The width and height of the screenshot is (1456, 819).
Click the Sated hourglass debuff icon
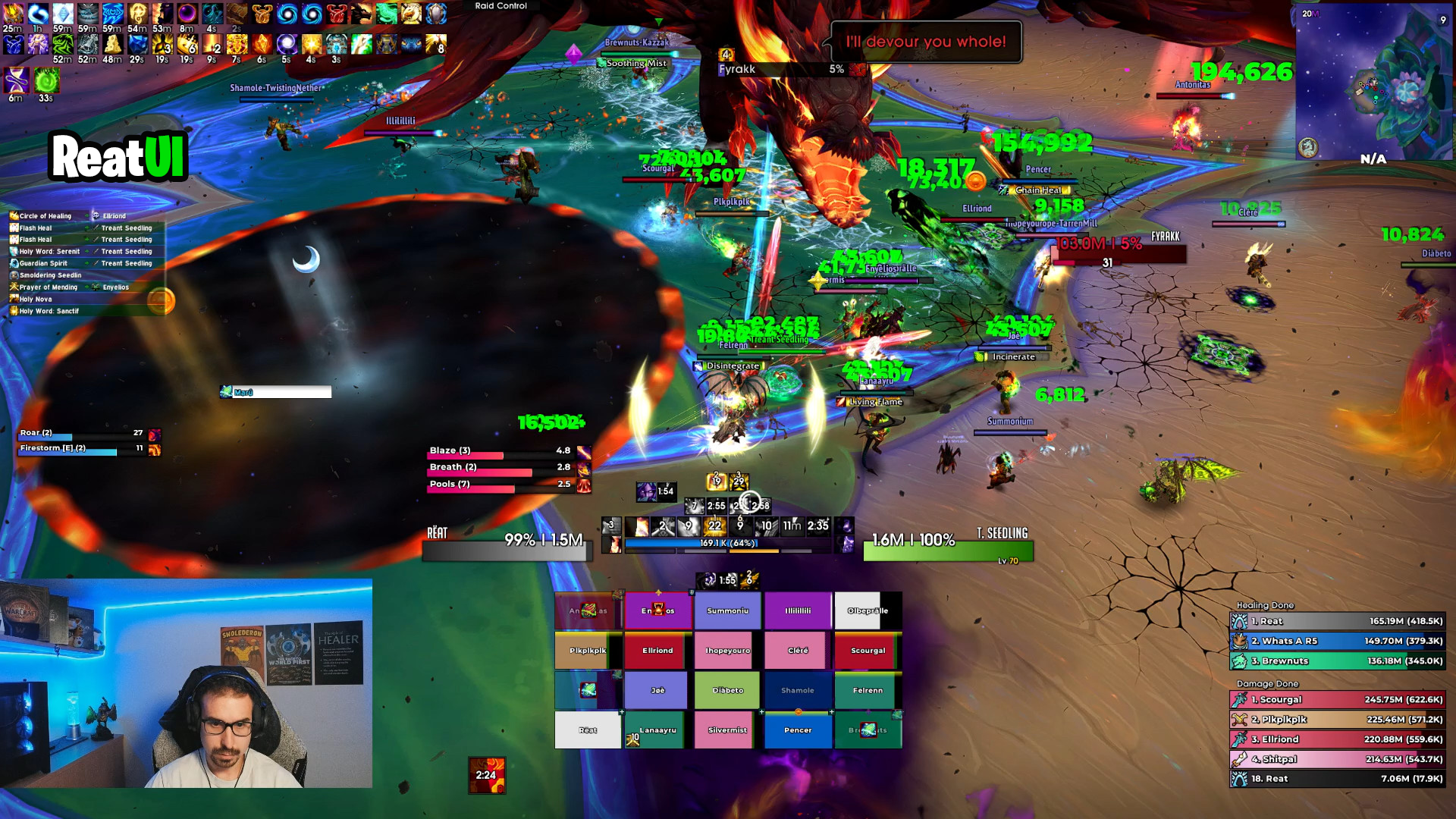tap(17, 80)
